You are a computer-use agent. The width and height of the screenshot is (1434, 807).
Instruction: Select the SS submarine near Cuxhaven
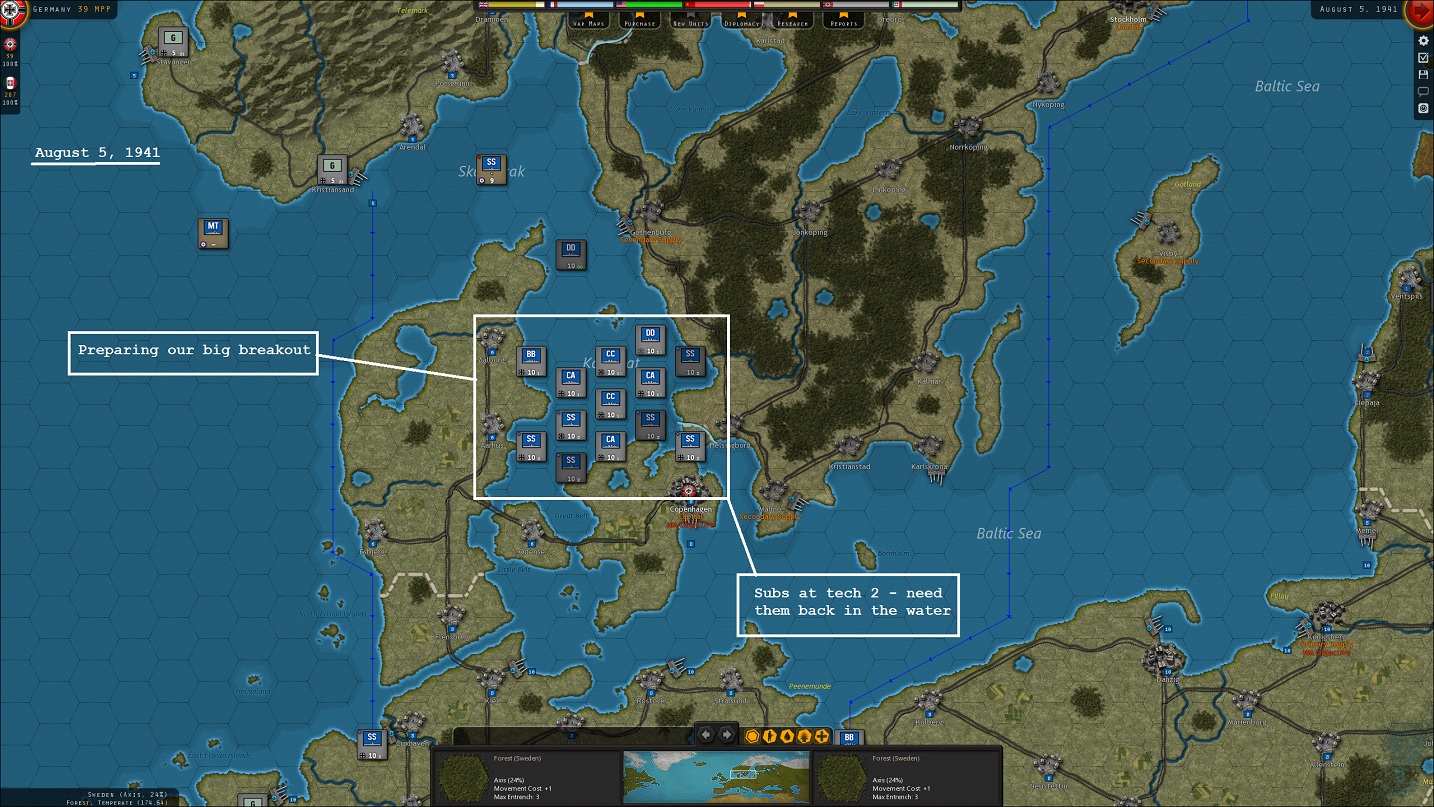pyautogui.click(x=371, y=742)
